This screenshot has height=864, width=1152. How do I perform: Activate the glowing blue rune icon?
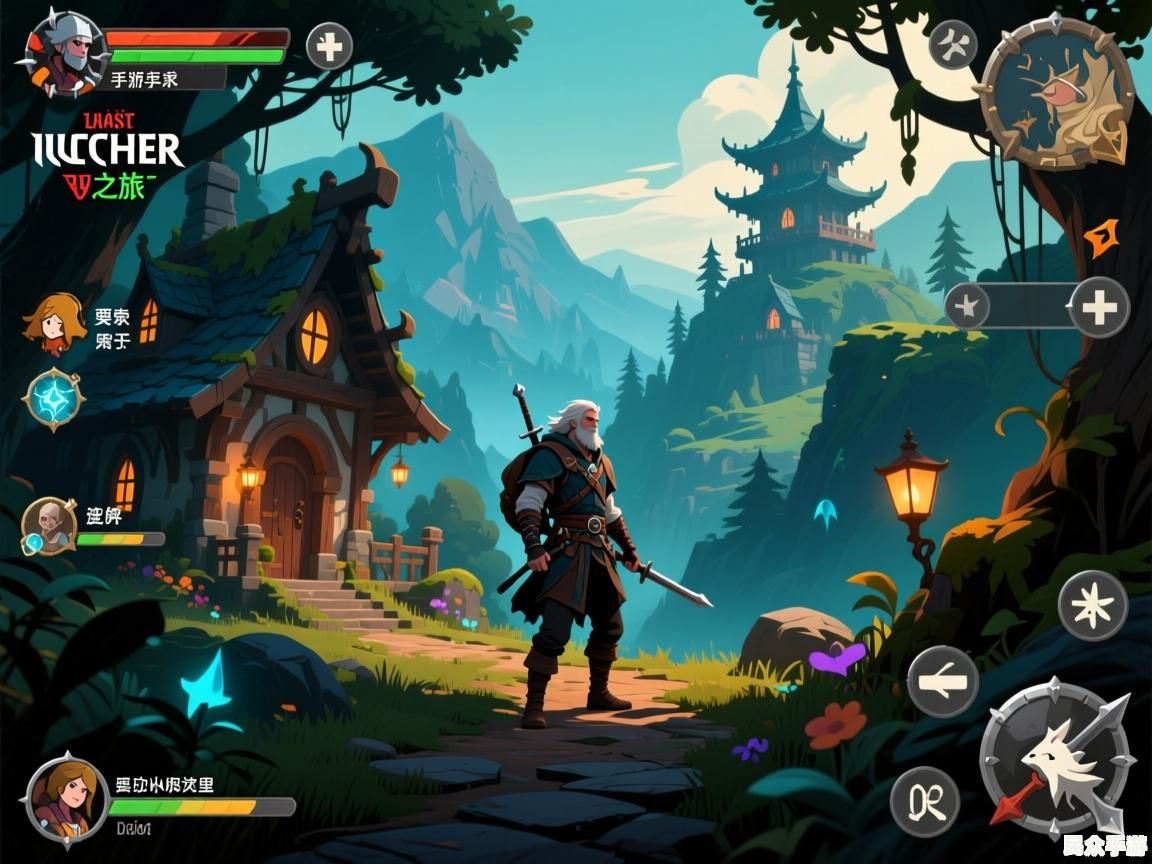coord(52,399)
